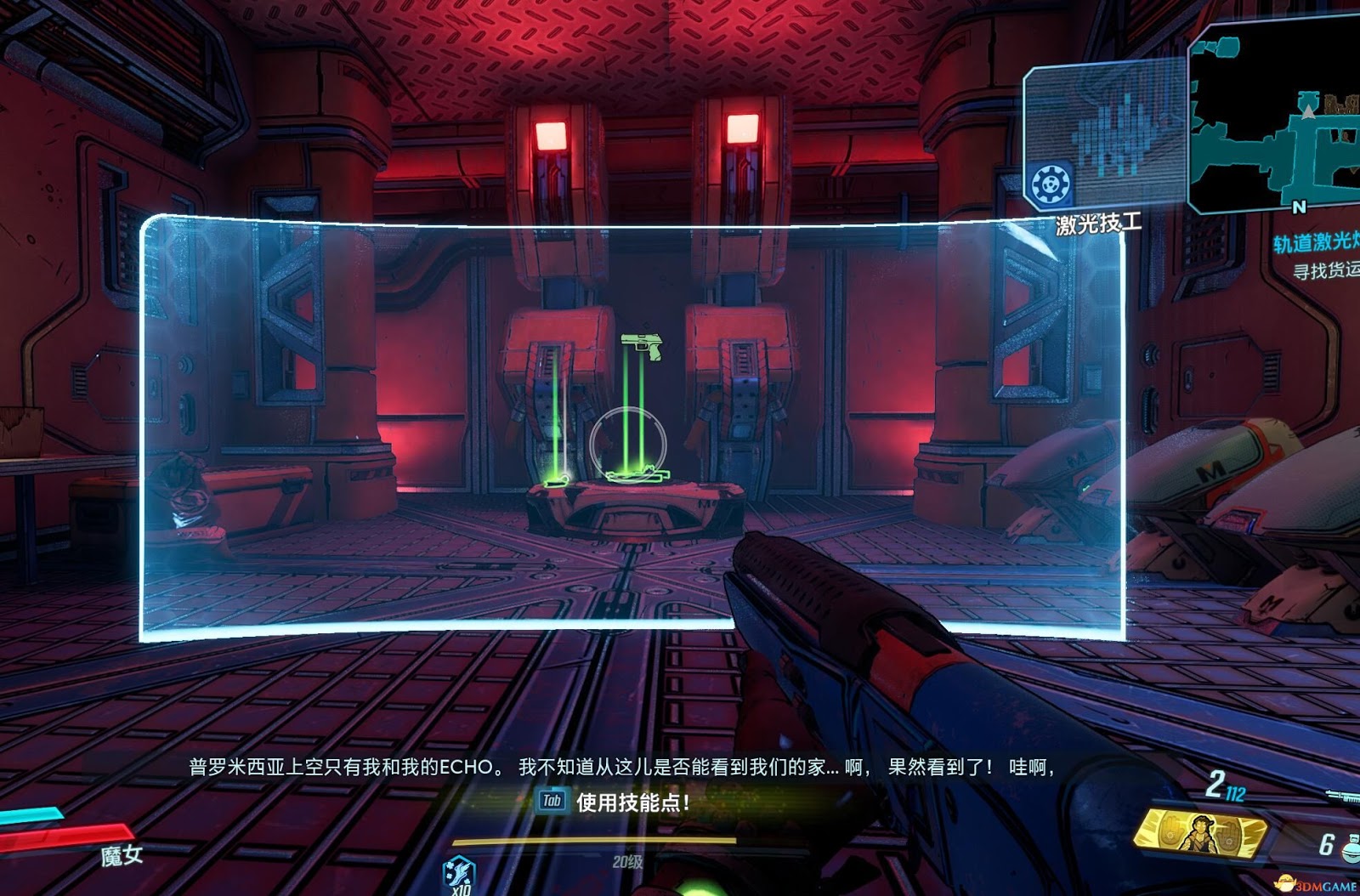Open the minimap in the corner
Viewport: 1360px width, 896px height.
pyautogui.click(x=1275, y=119)
